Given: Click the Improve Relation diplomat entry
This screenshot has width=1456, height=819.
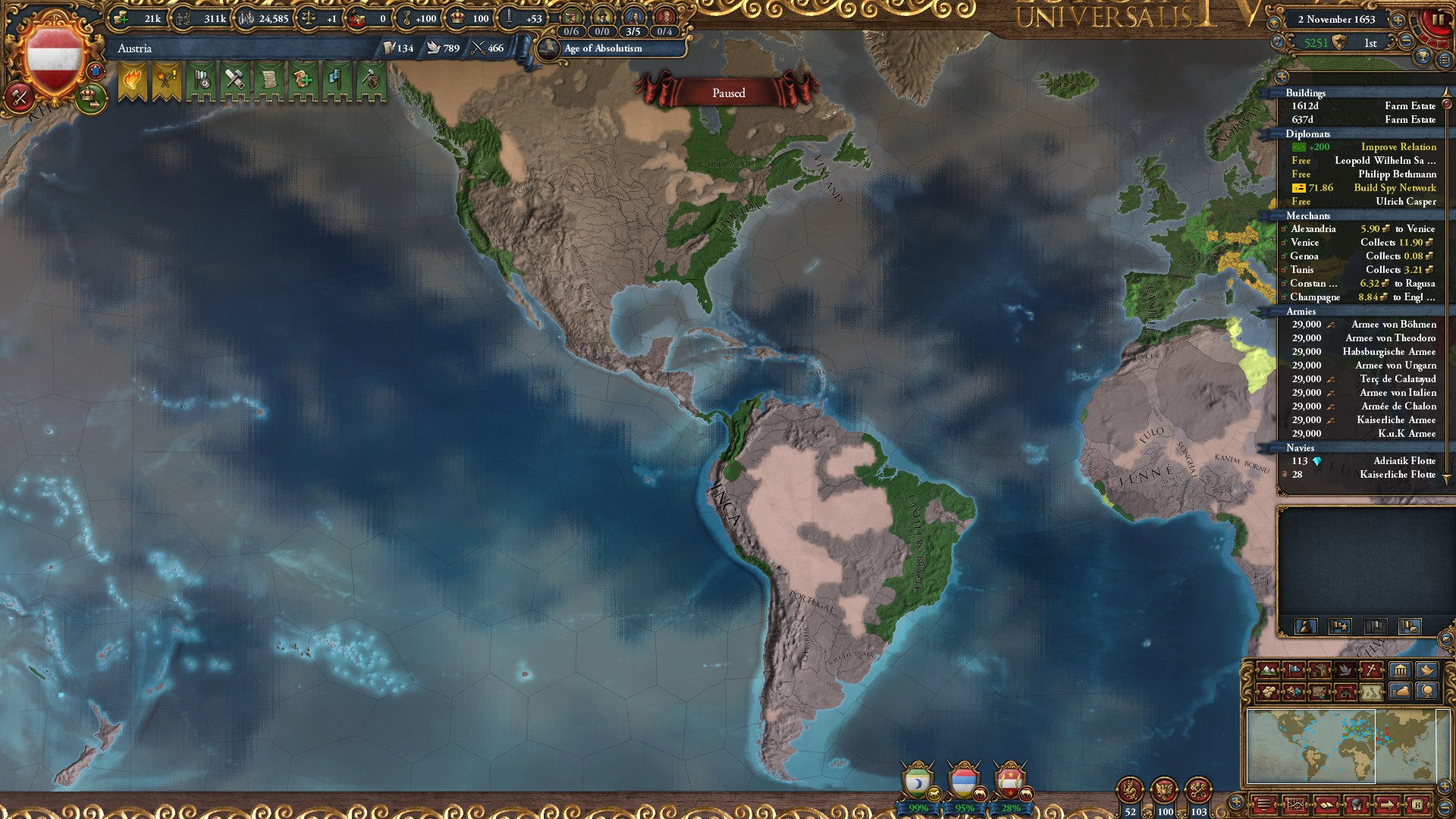Looking at the screenshot, I should (1398, 146).
